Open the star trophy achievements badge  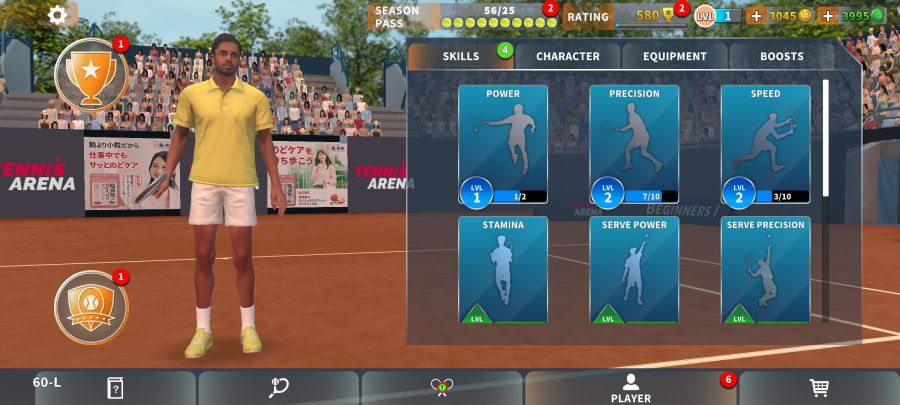click(x=90, y=74)
